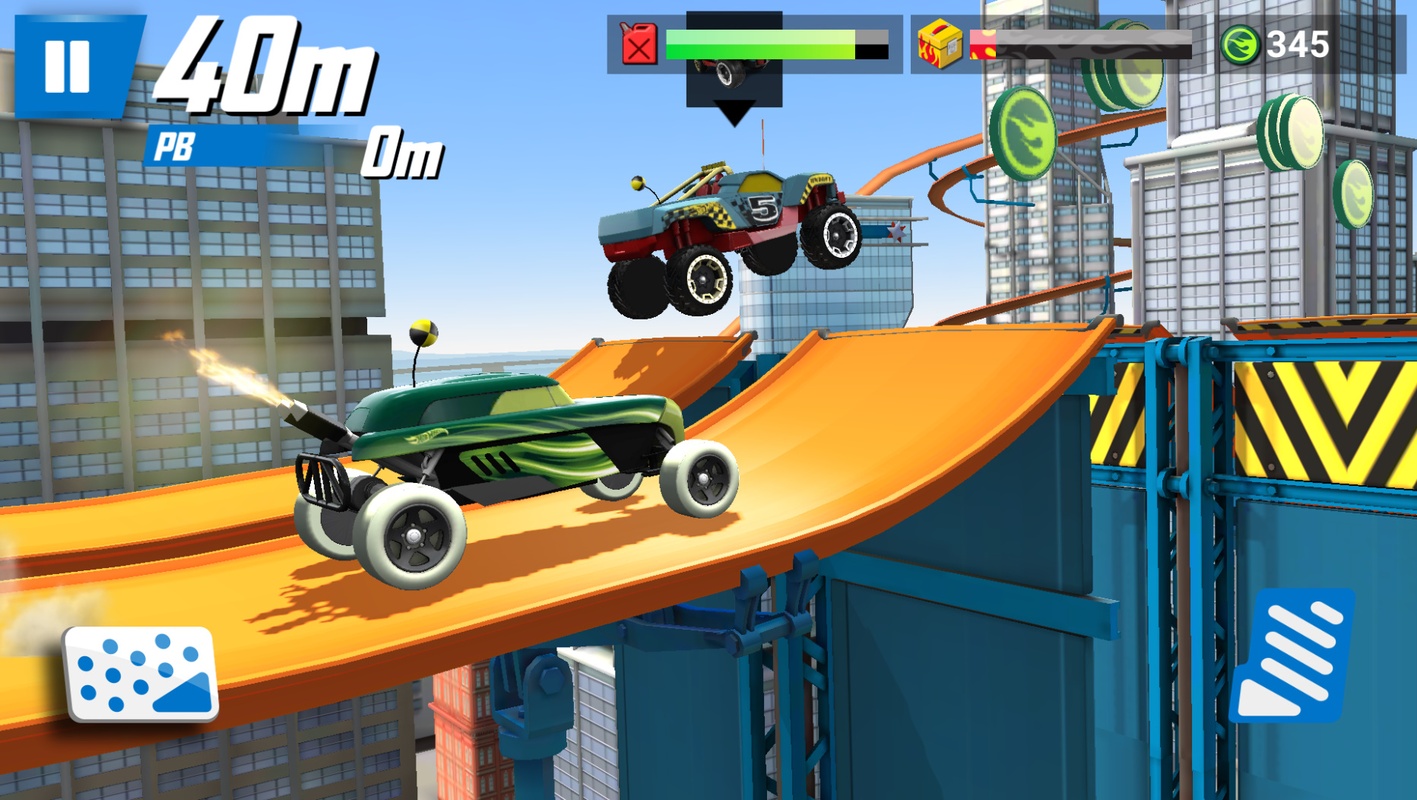
Task: Toggle pause with the pause button
Action: pyautogui.click(x=66, y=63)
